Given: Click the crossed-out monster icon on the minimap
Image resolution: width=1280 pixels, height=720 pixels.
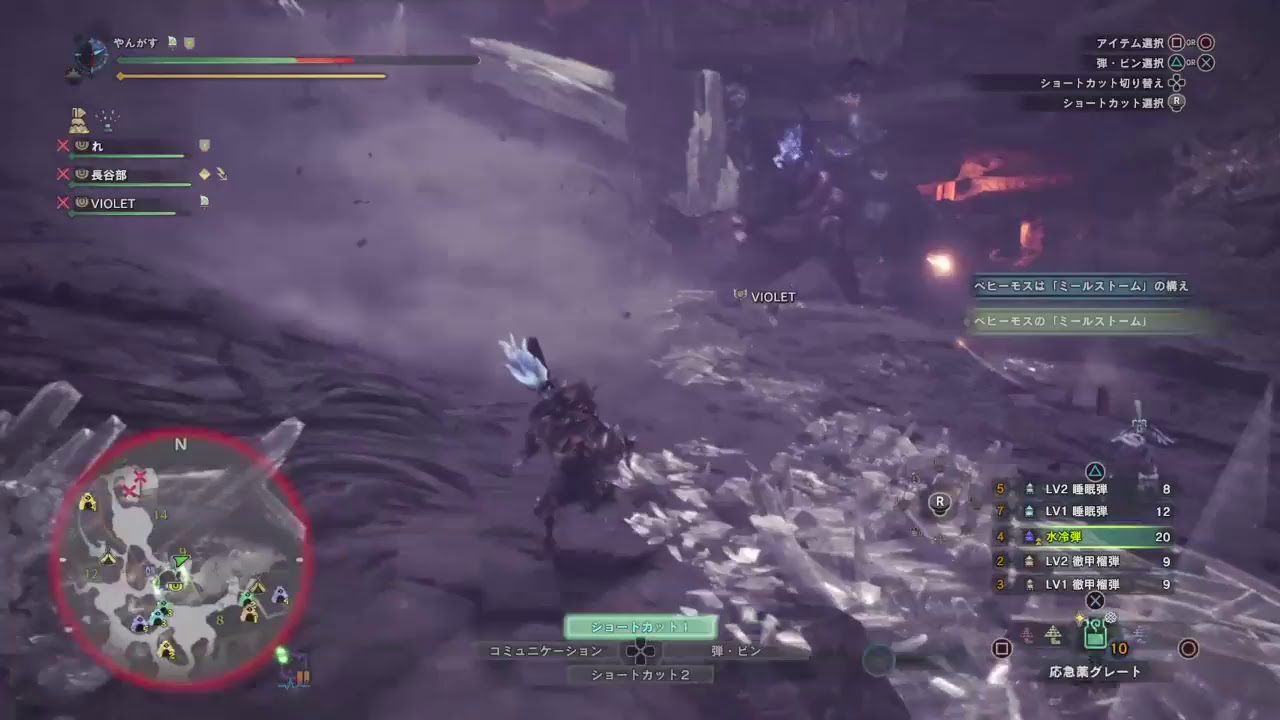Looking at the screenshot, I should pos(131,487).
